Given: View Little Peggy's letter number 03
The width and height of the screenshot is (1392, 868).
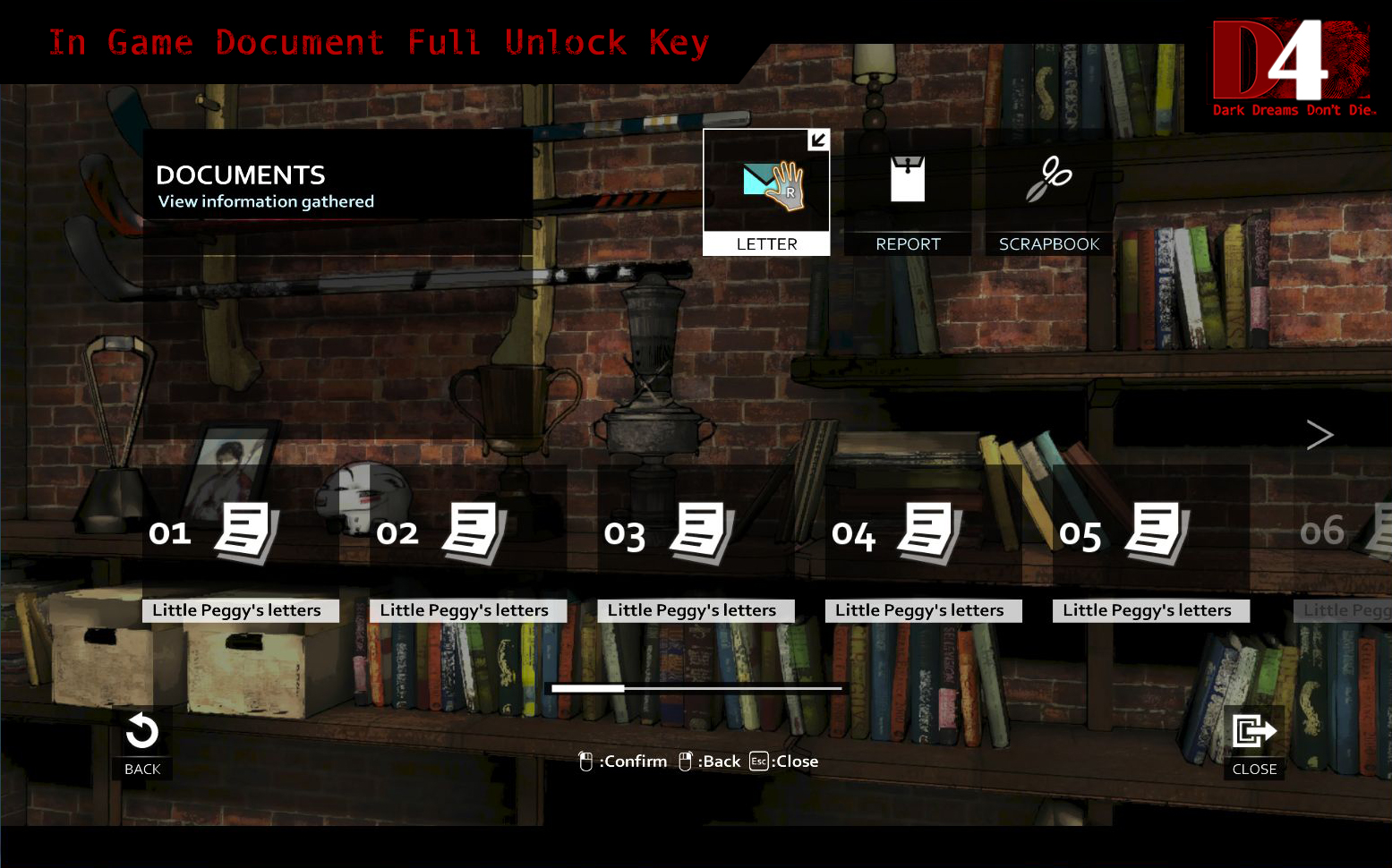Looking at the screenshot, I should point(696,532).
